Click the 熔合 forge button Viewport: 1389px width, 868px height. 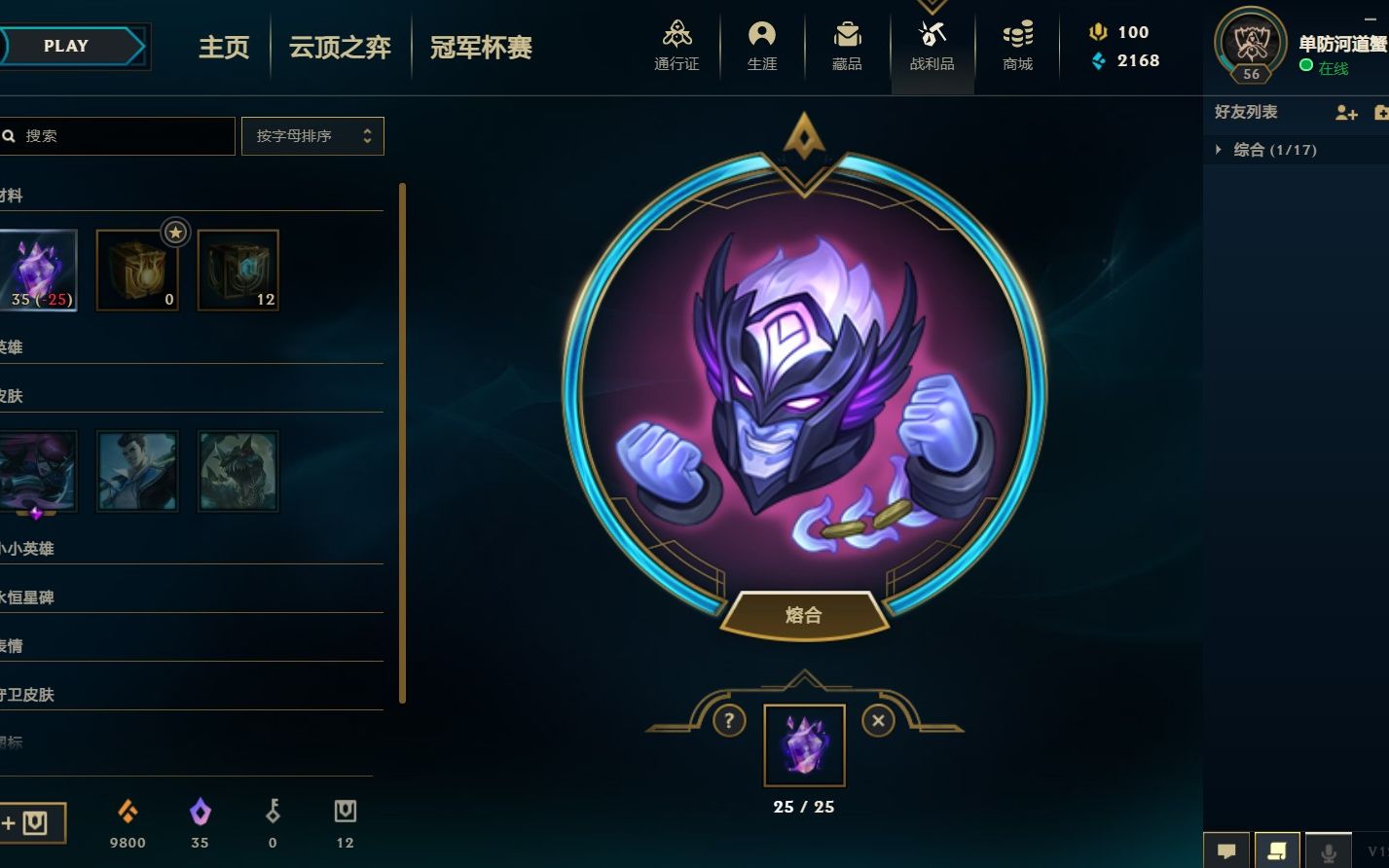coord(804,615)
